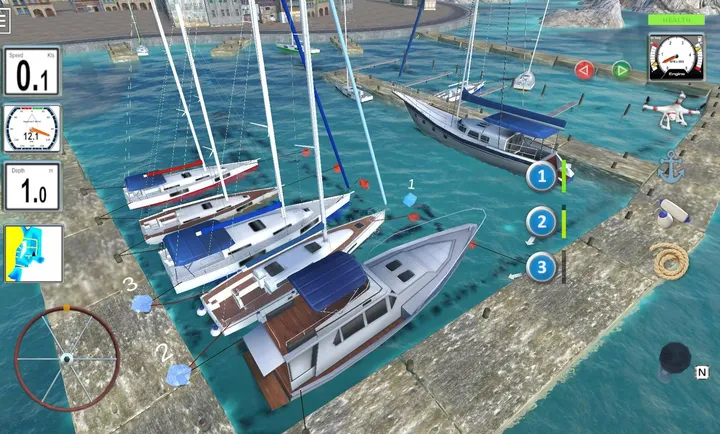720x434 pixels.
Task: Select mooring line button 2
Action: [542, 223]
